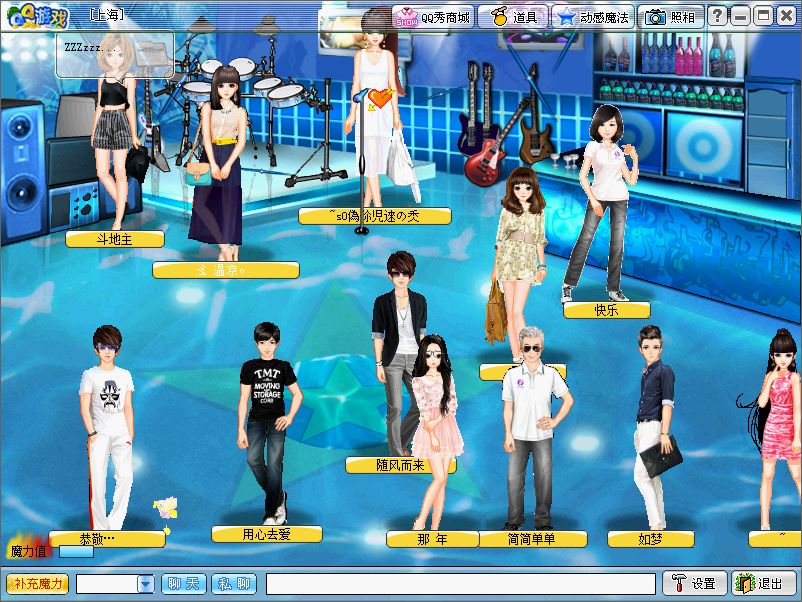This screenshot has height=602, width=802.
Task: Open the question mark help button
Action: (x=717, y=17)
